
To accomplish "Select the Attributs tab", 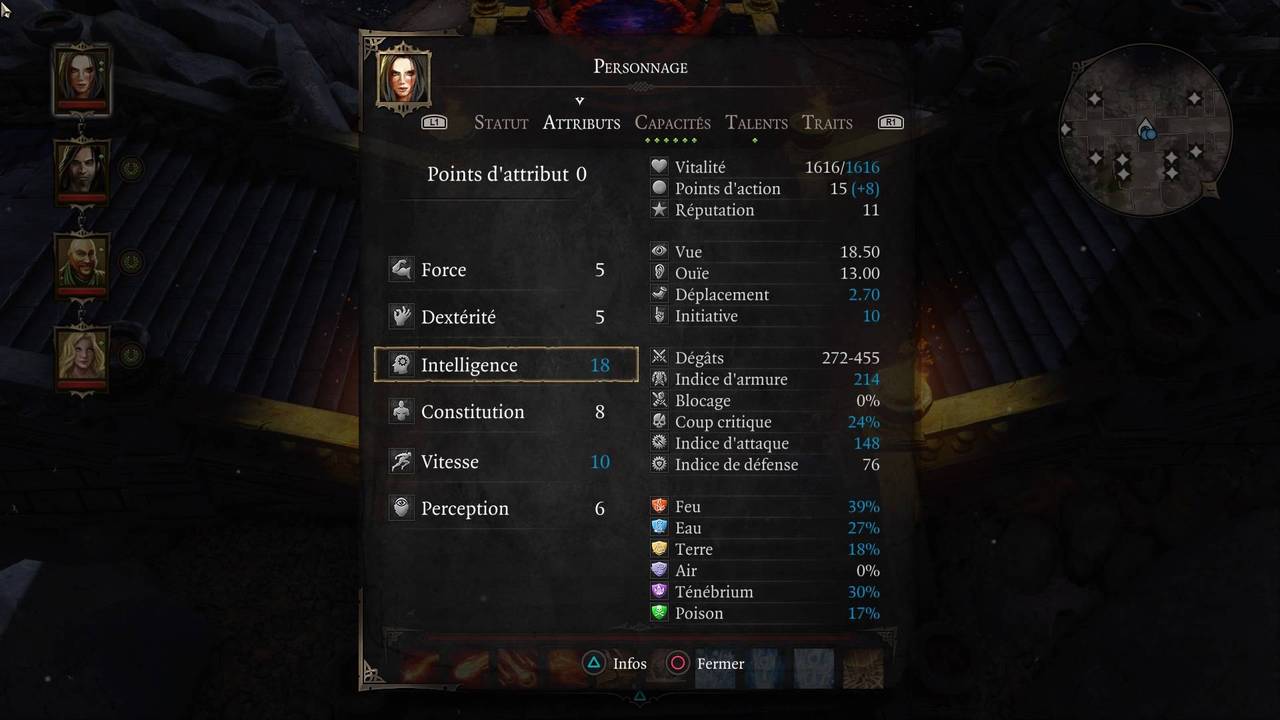I will [x=581, y=123].
